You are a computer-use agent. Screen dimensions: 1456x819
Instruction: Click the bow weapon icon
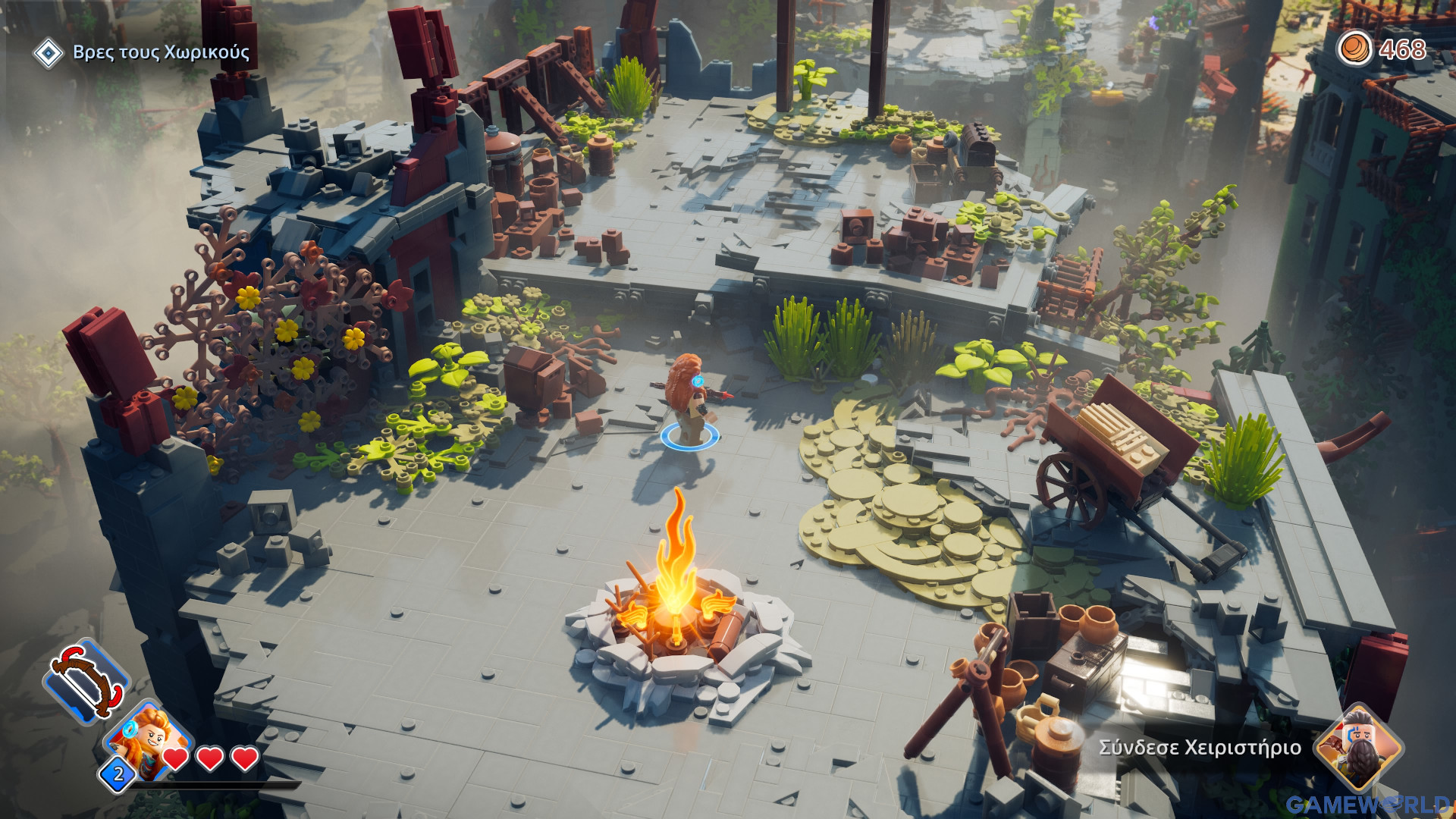tap(86, 679)
